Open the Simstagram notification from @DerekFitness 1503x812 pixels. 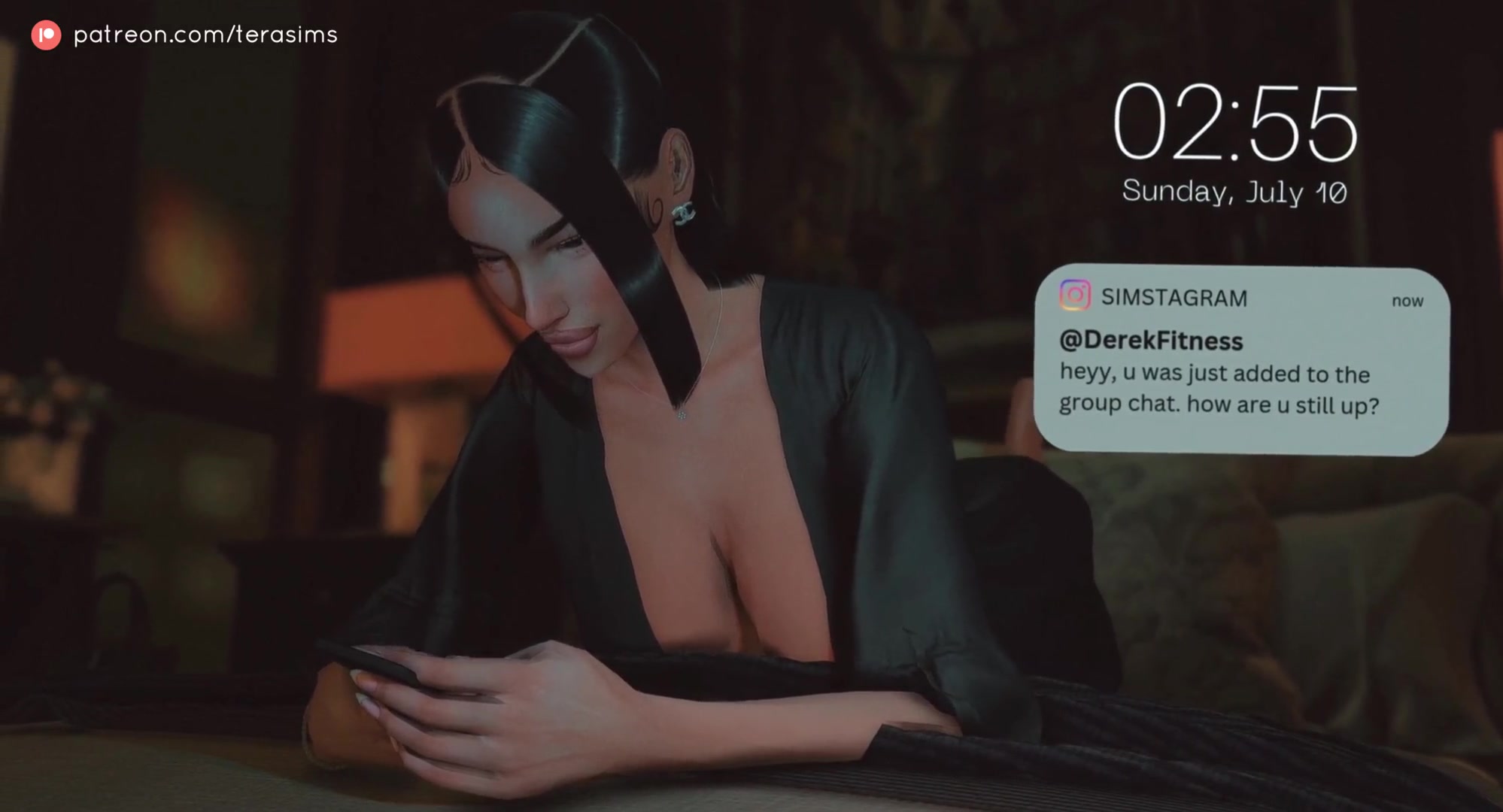[1241, 361]
